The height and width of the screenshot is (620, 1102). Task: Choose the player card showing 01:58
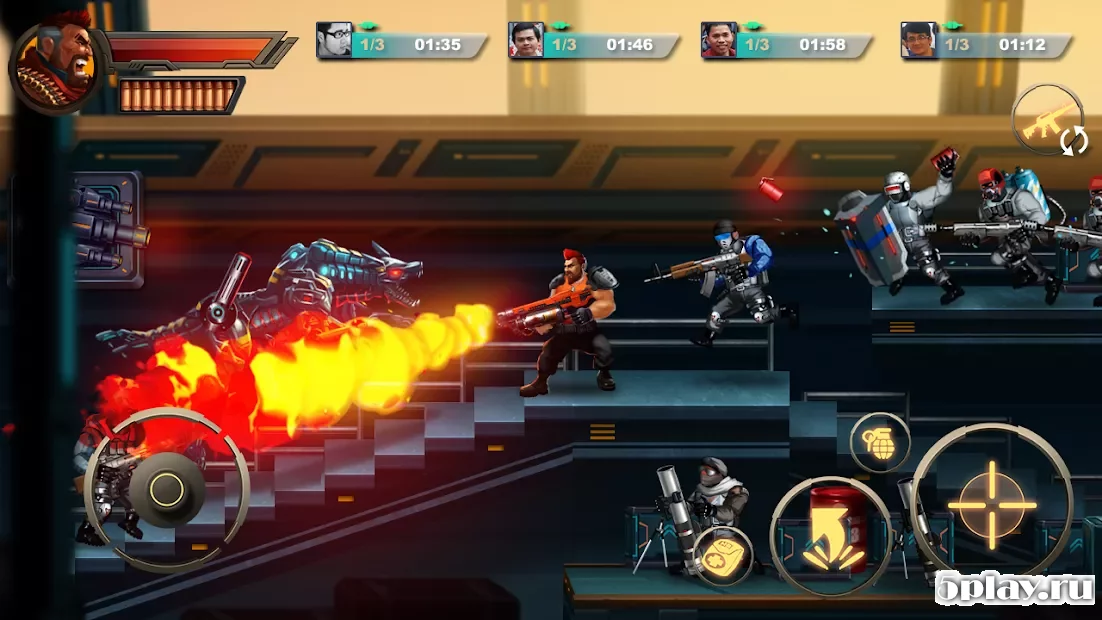(786, 43)
